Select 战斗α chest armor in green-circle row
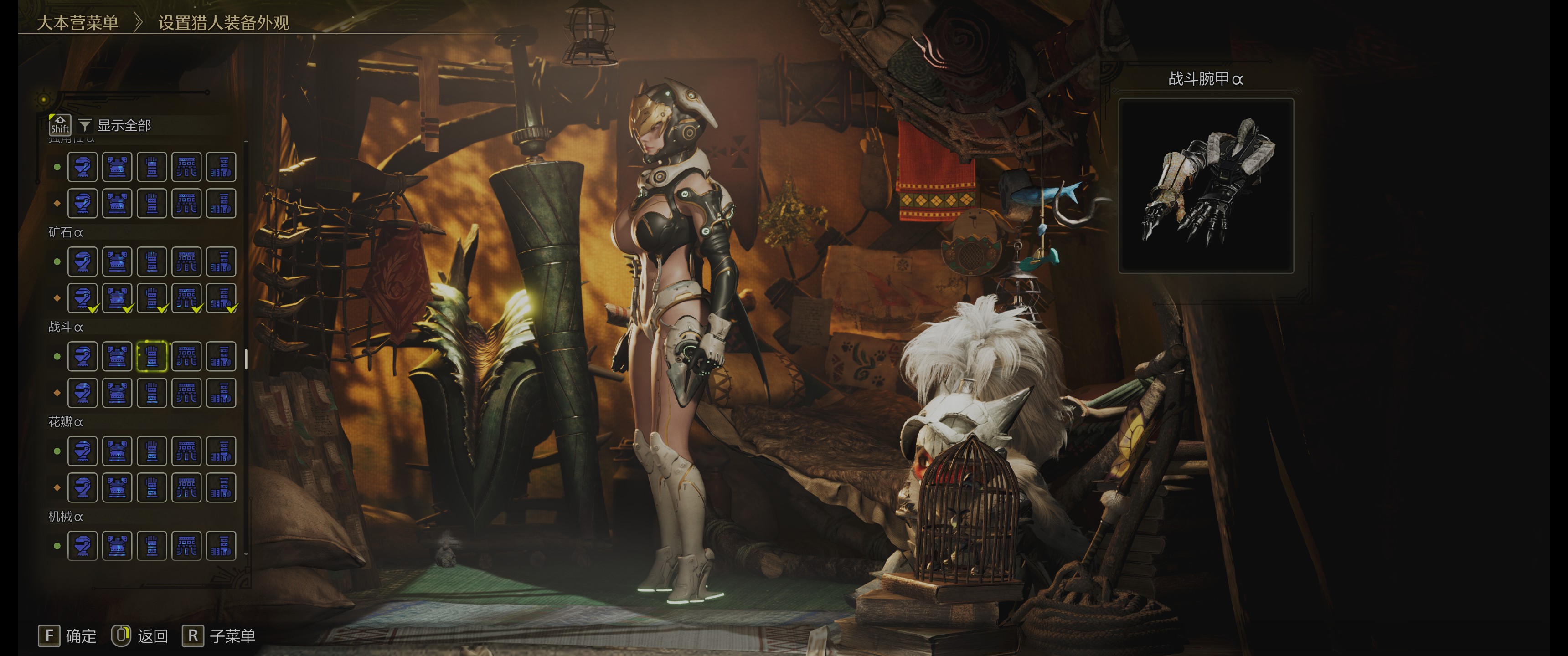Image resolution: width=1568 pixels, height=656 pixels. tap(117, 357)
